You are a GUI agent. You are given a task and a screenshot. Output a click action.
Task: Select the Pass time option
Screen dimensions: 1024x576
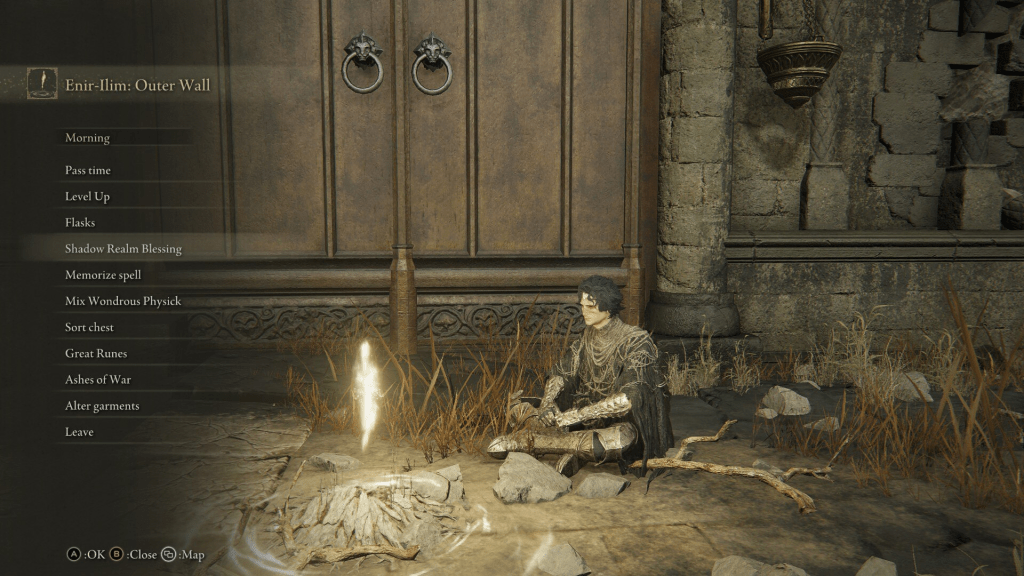88,171
